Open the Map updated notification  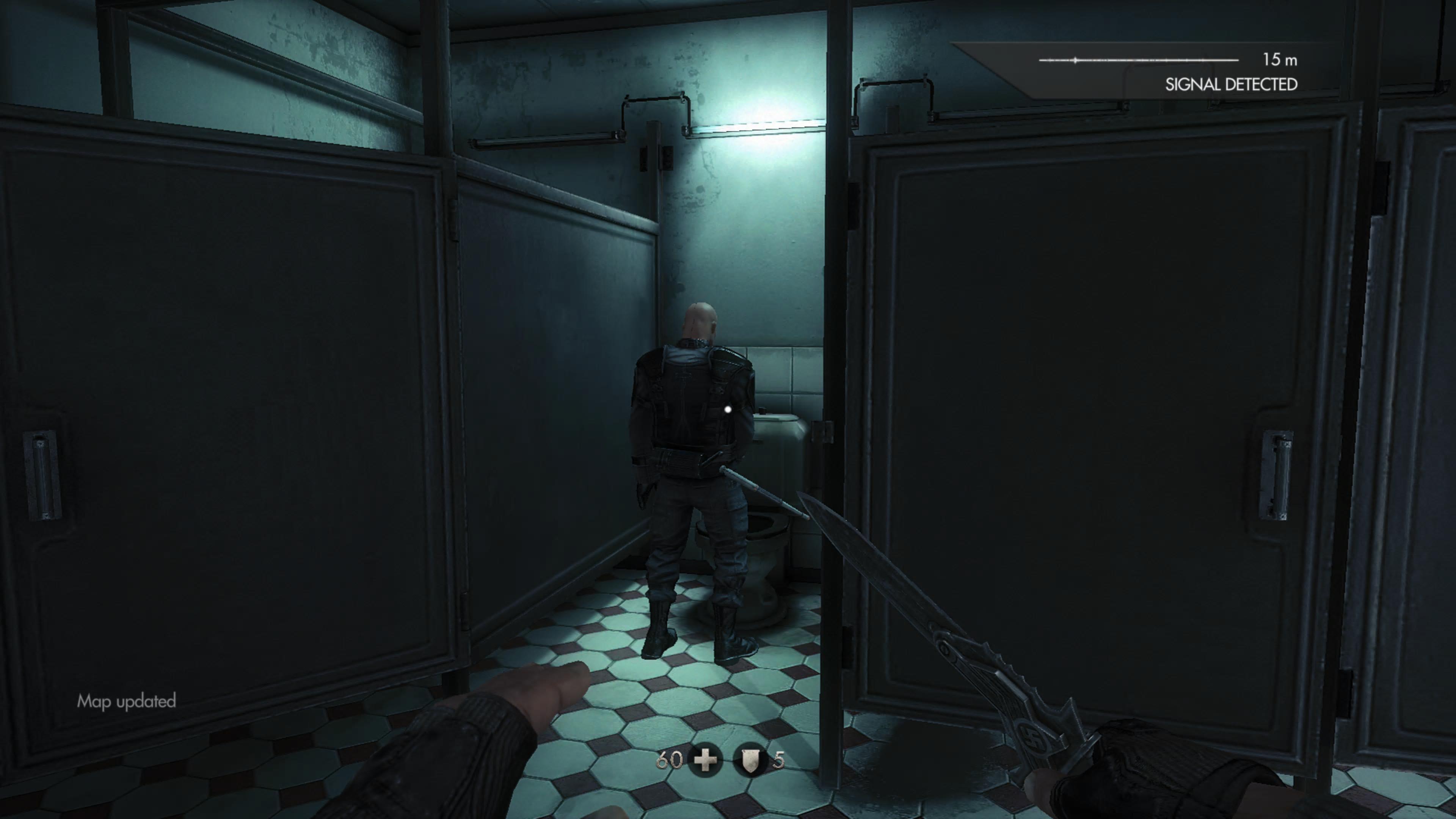[x=127, y=701]
